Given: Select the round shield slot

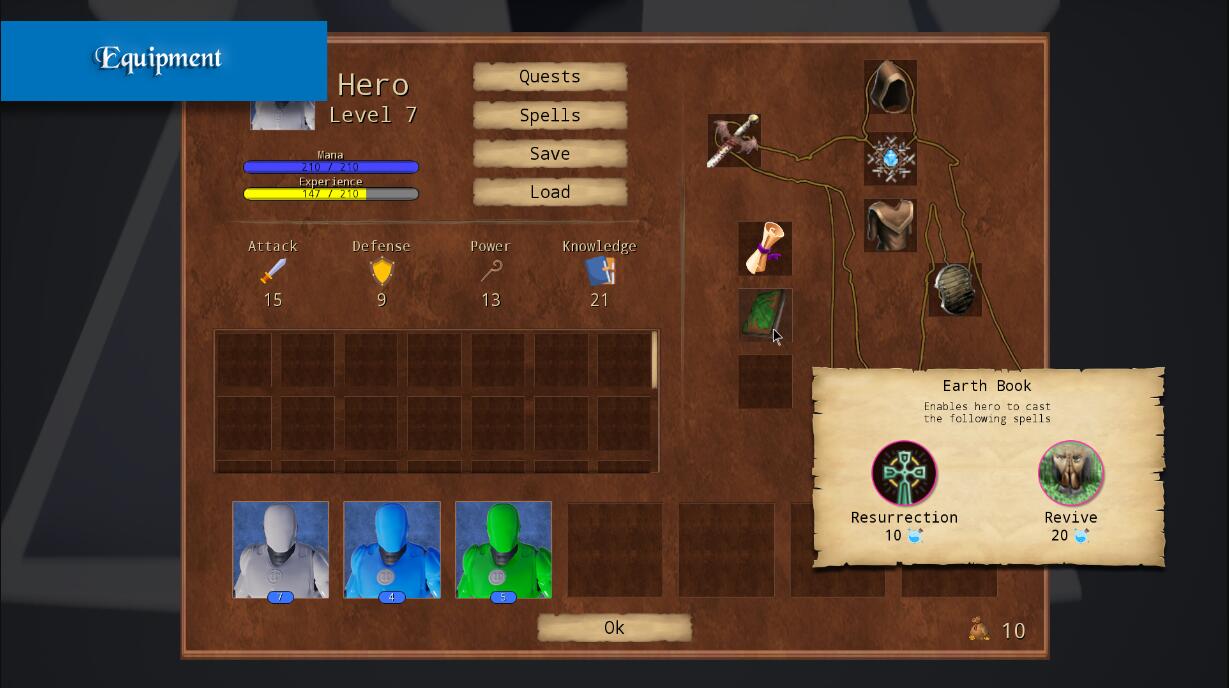Looking at the screenshot, I should coord(954,290).
